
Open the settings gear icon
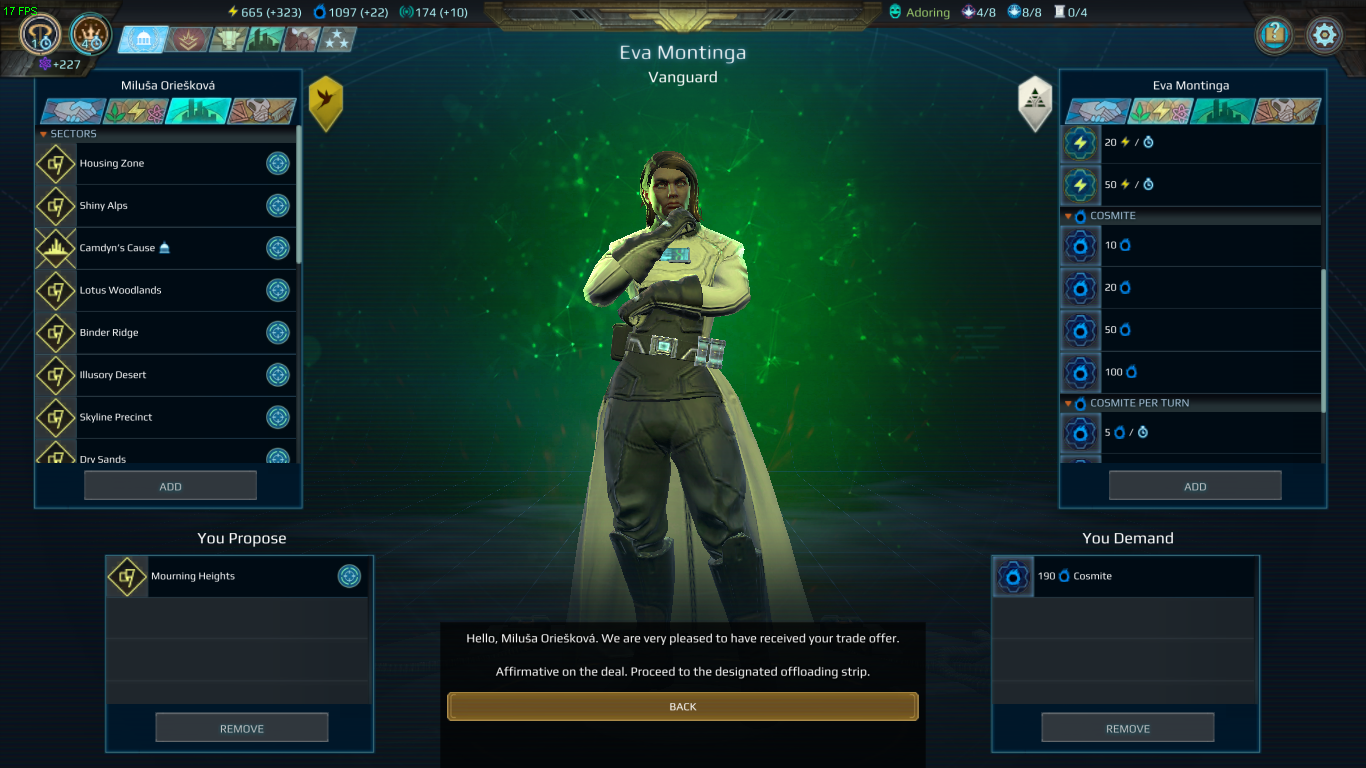click(x=1324, y=33)
